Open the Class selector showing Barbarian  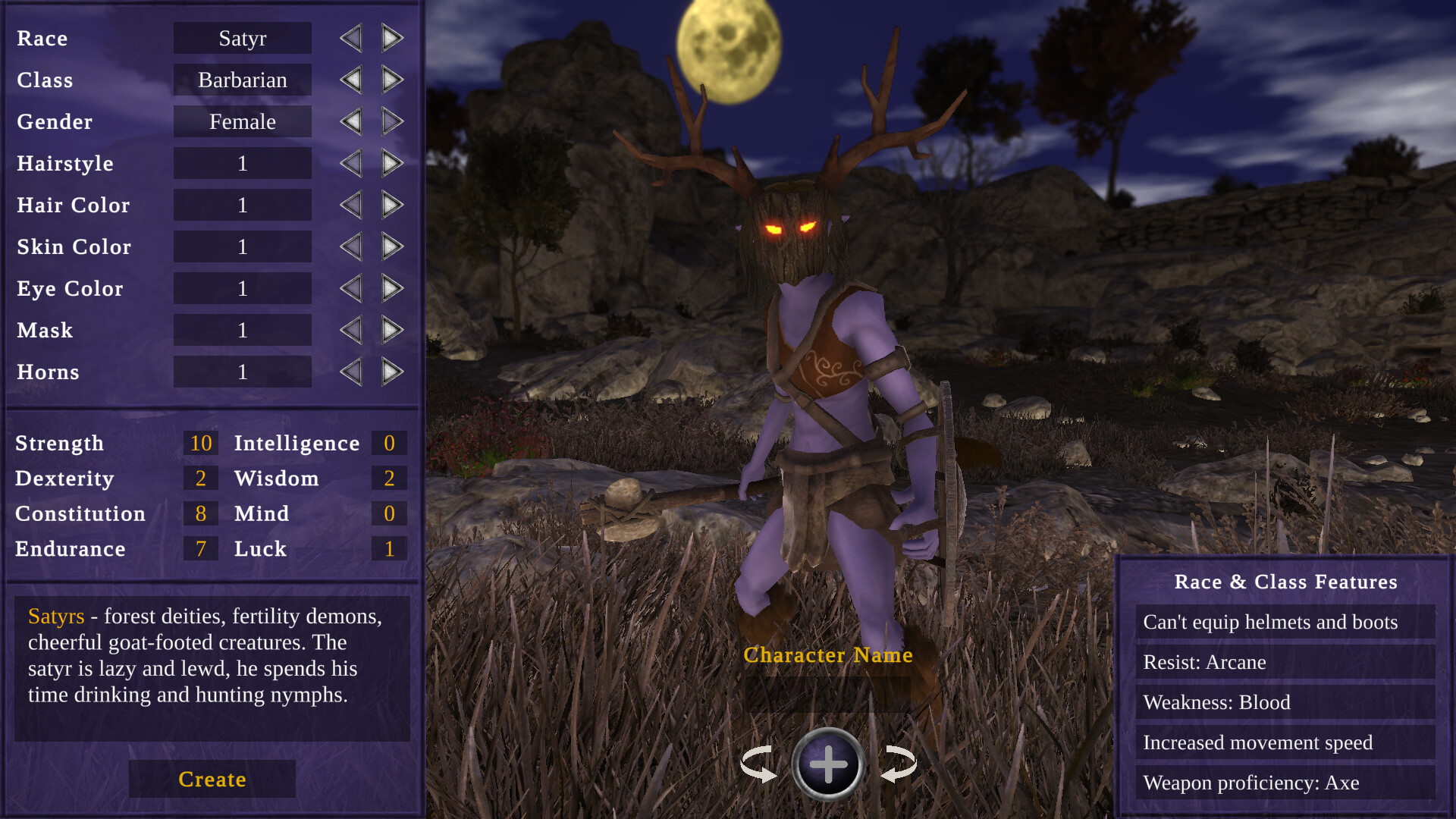242,80
